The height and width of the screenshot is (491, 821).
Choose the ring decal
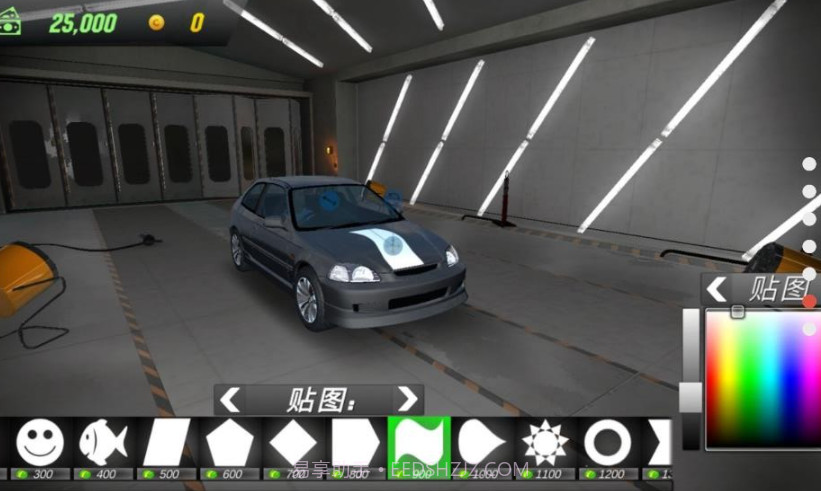point(608,442)
